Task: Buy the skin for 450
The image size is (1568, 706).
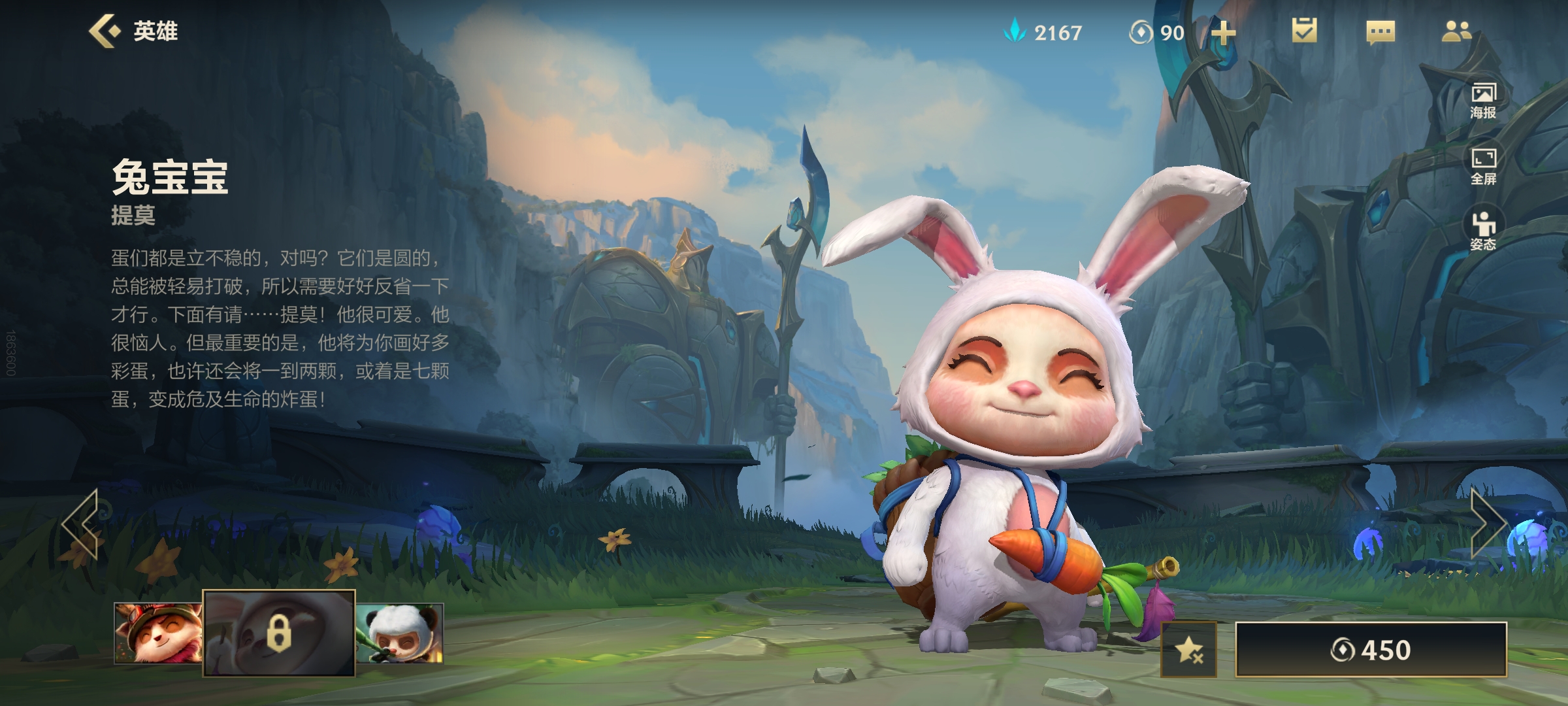Action: (x=1371, y=650)
